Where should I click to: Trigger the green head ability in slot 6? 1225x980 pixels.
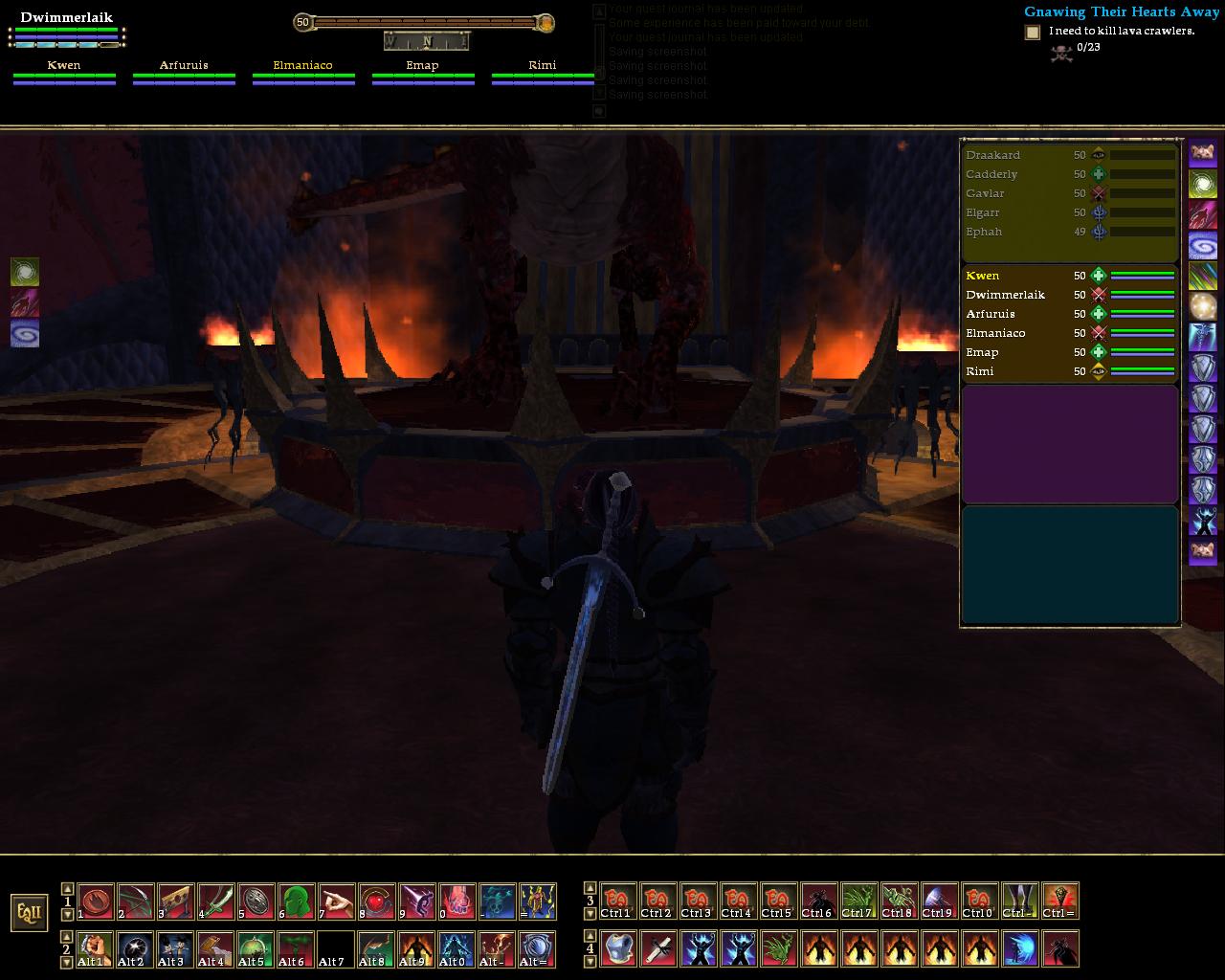click(297, 902)
